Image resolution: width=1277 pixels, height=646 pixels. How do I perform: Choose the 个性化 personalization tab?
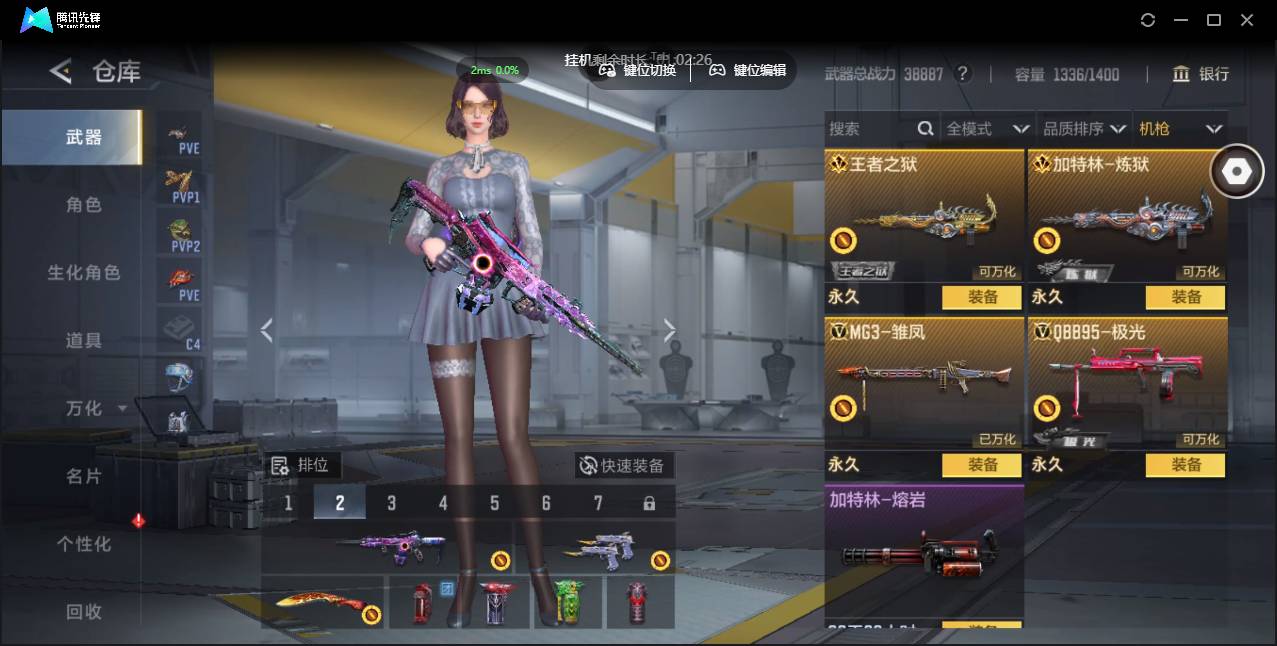pyautogui.click(x=84, y=545)
